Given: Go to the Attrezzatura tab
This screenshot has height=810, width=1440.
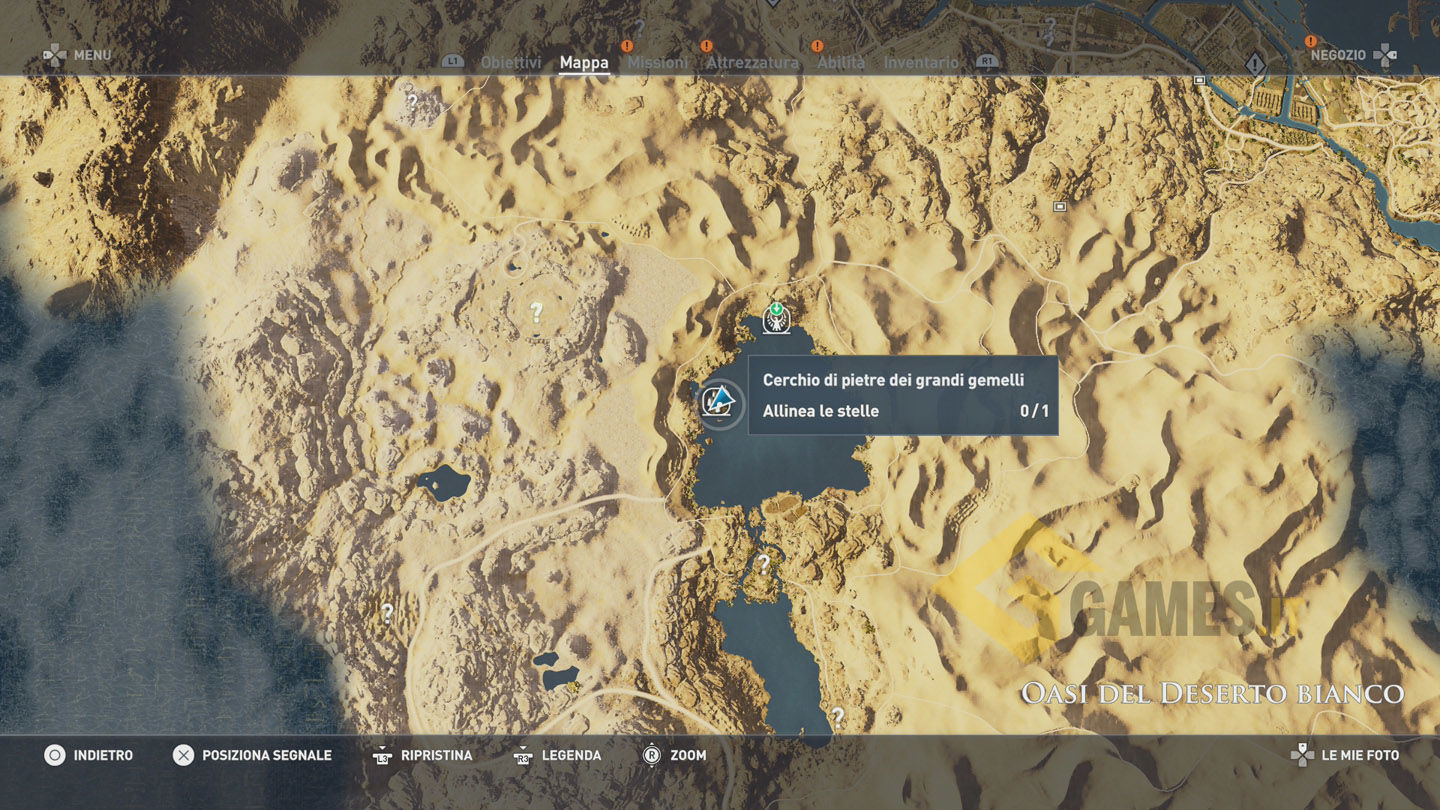Looking at the screenshot, I should [x=752, y=62].
